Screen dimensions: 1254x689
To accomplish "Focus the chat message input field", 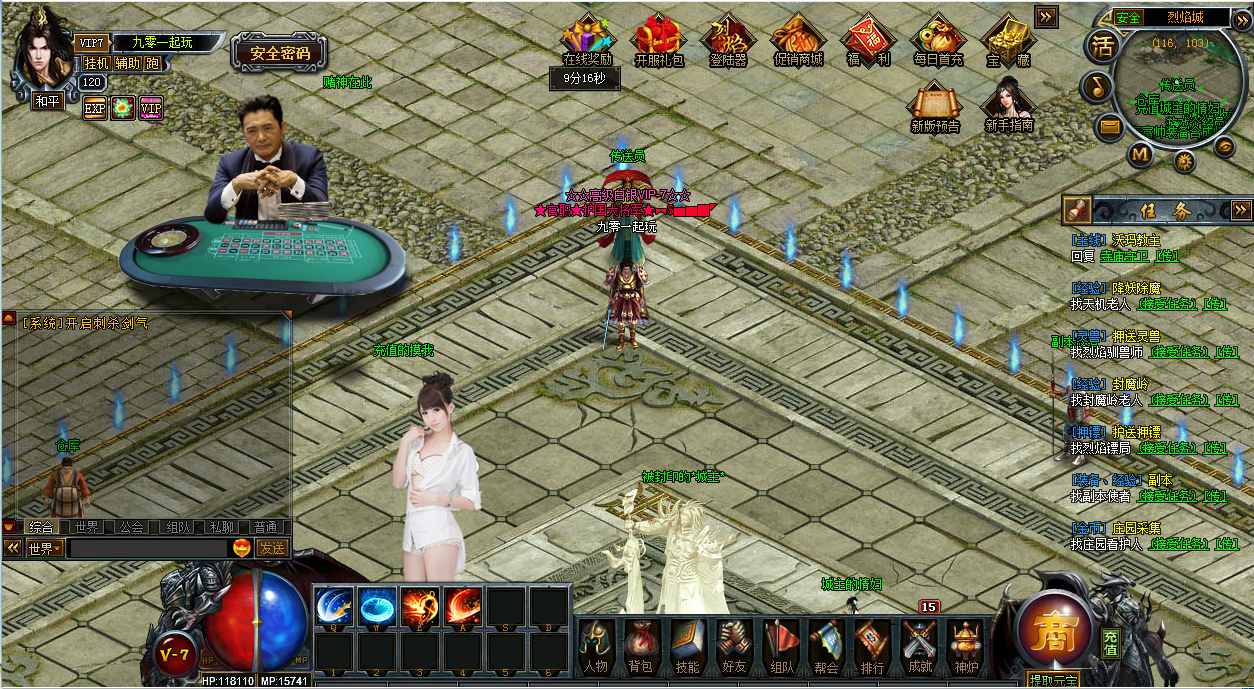I will tap(148, 548).
